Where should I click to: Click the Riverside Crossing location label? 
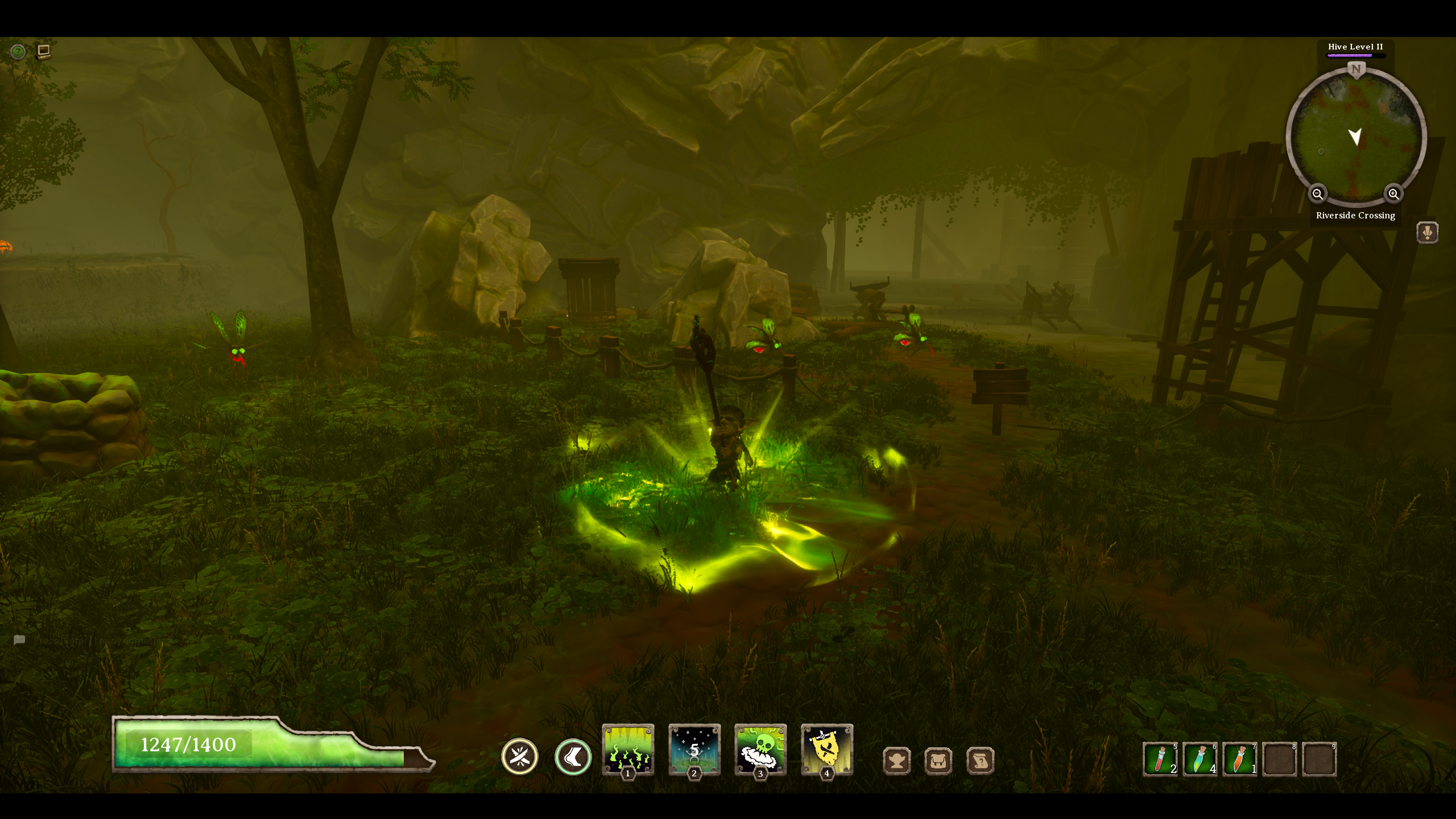[1355, 215]
